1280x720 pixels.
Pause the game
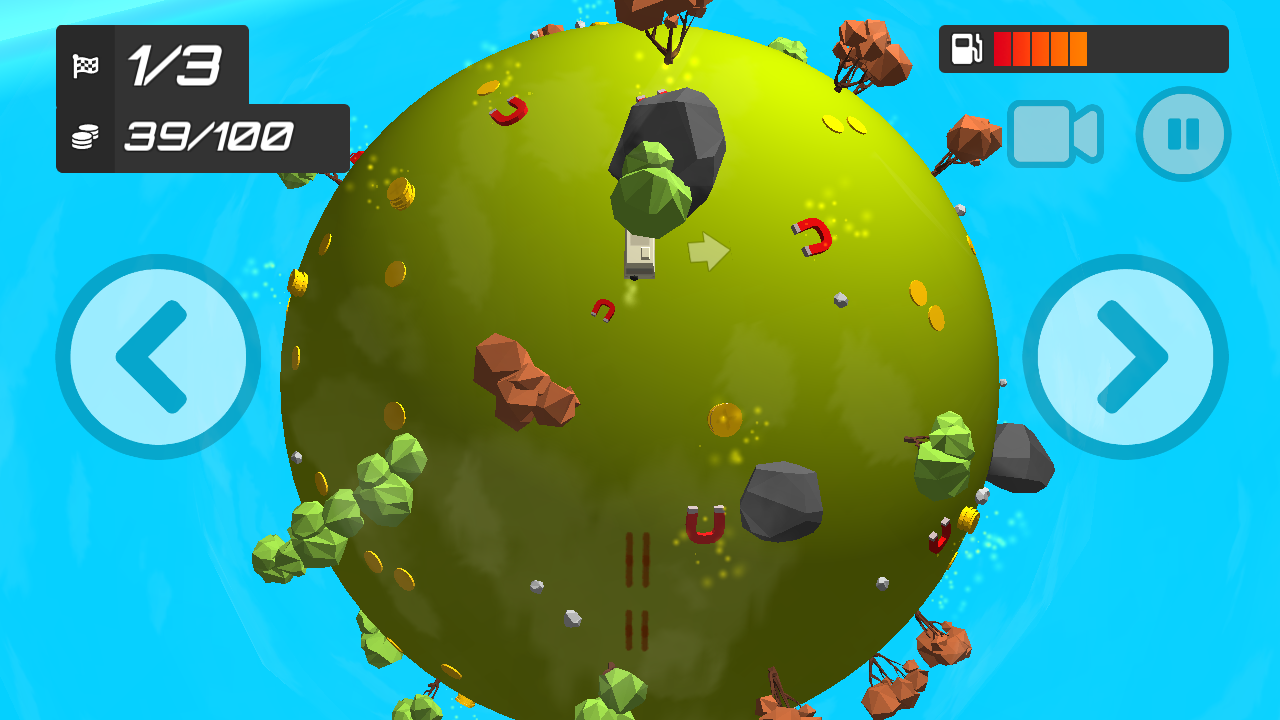coord(1183,134)
